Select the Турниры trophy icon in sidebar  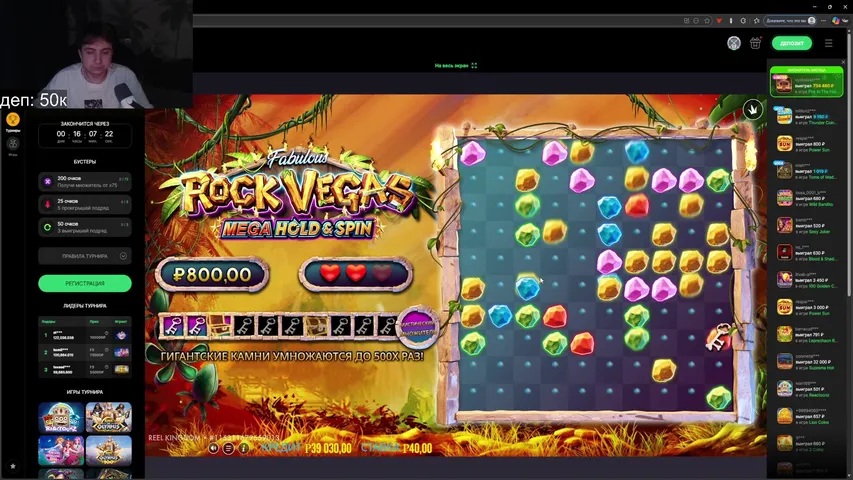pyautogui.click(x=13, y=120)
